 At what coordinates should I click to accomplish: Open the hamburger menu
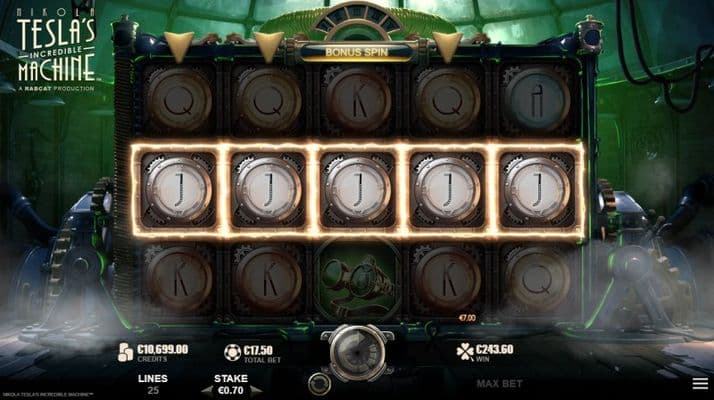pos(699,383)
